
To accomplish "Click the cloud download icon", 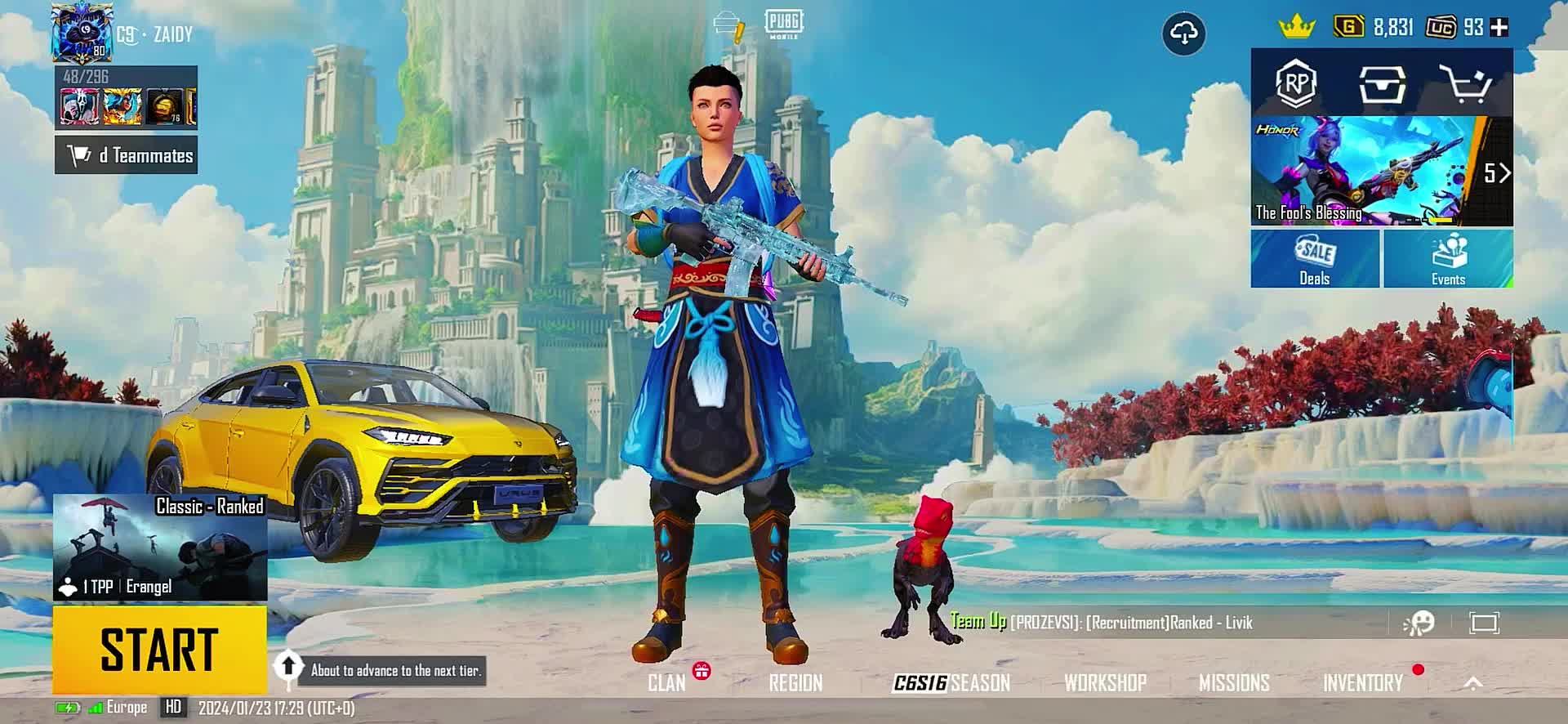I will click(x=1183, y=34).
